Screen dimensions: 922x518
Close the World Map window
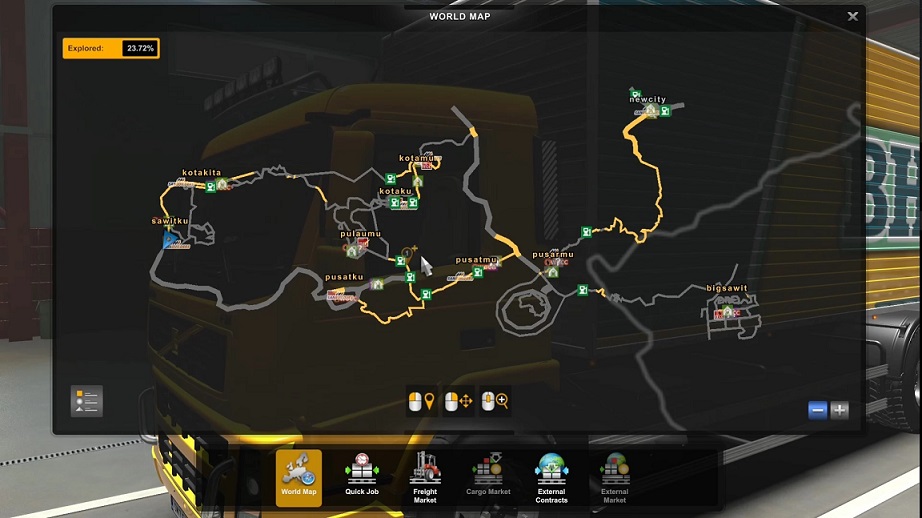pos(852,16)
